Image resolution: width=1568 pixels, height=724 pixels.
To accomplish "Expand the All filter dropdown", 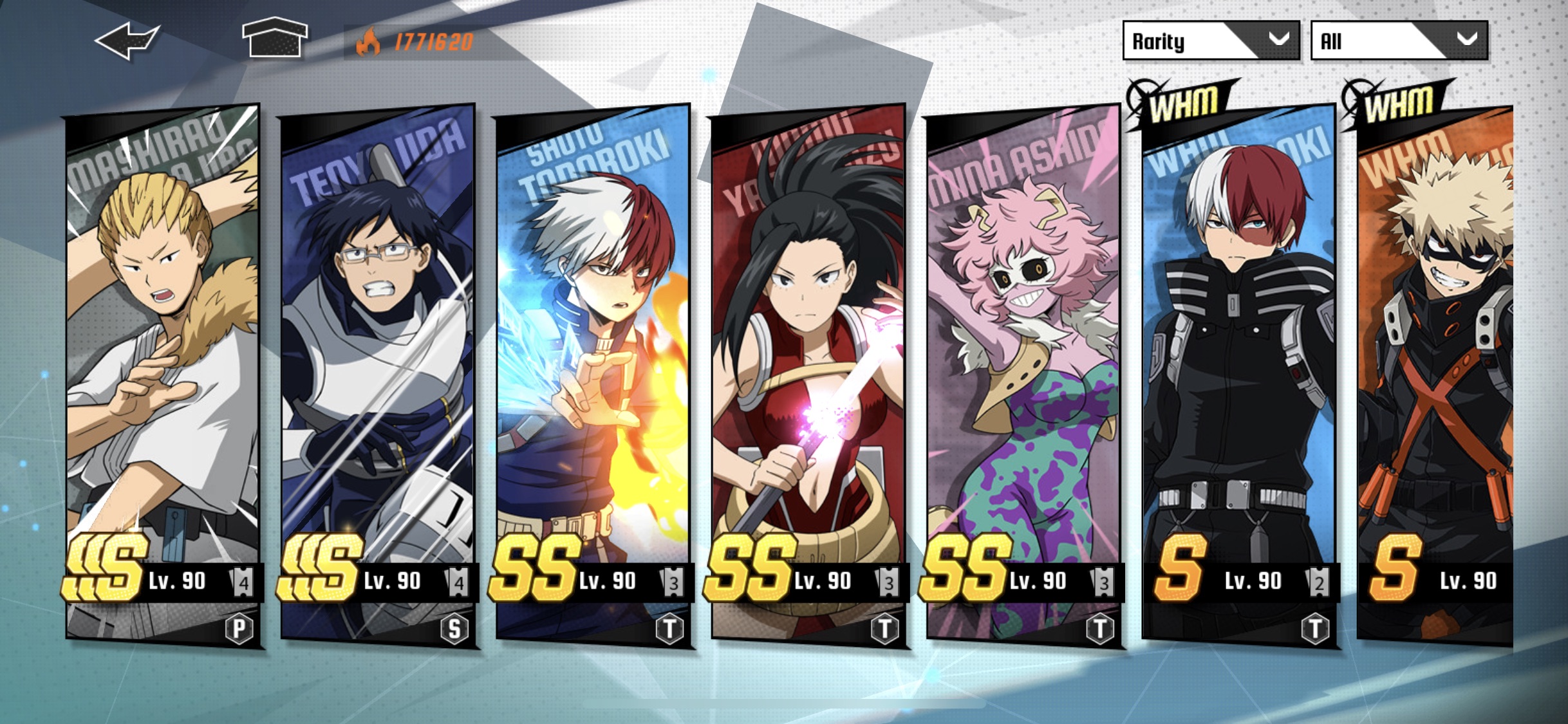I will click(x=1397, y=41).
